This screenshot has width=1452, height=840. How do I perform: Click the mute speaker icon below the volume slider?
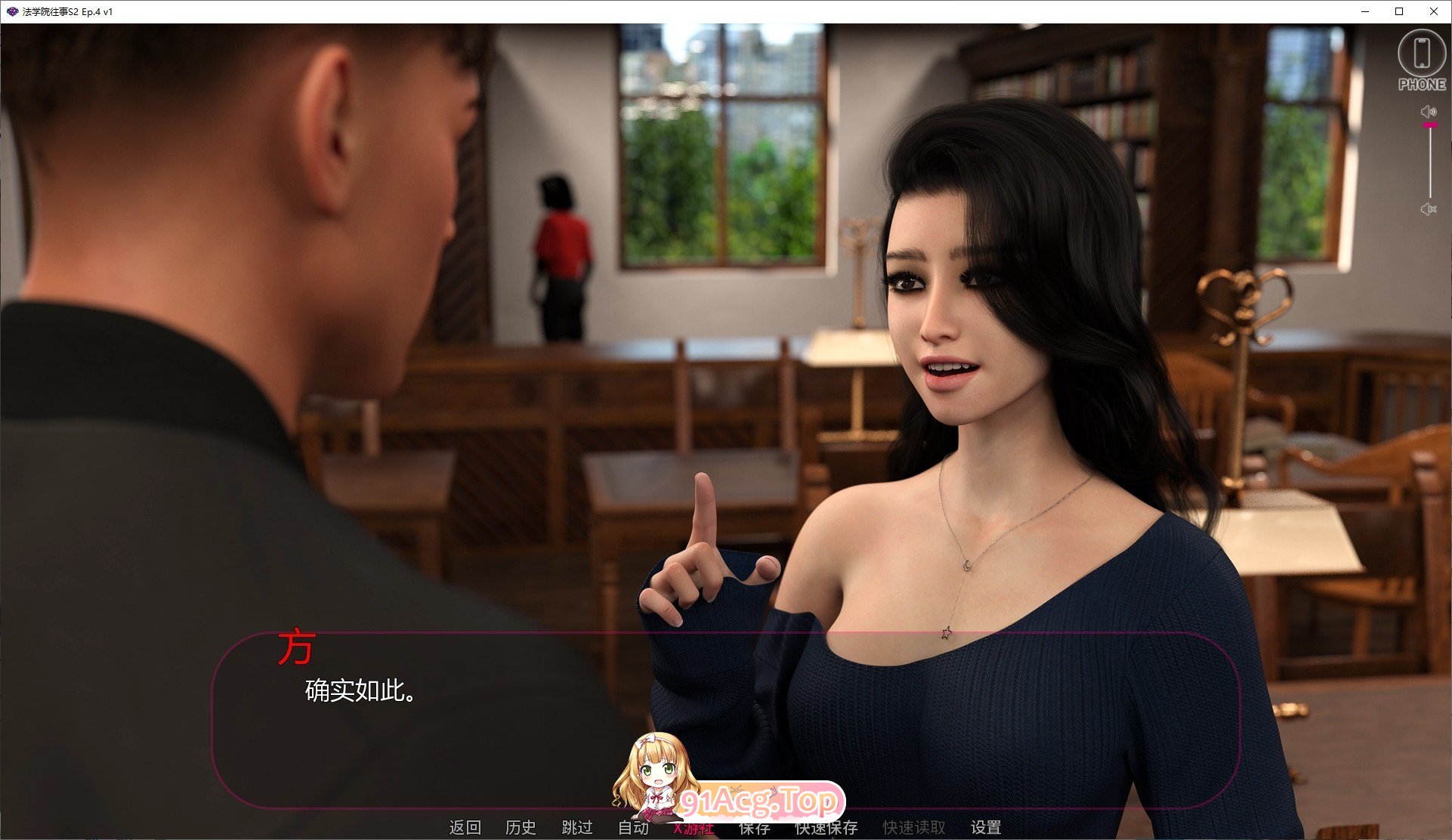click(x=1429, y=210)
